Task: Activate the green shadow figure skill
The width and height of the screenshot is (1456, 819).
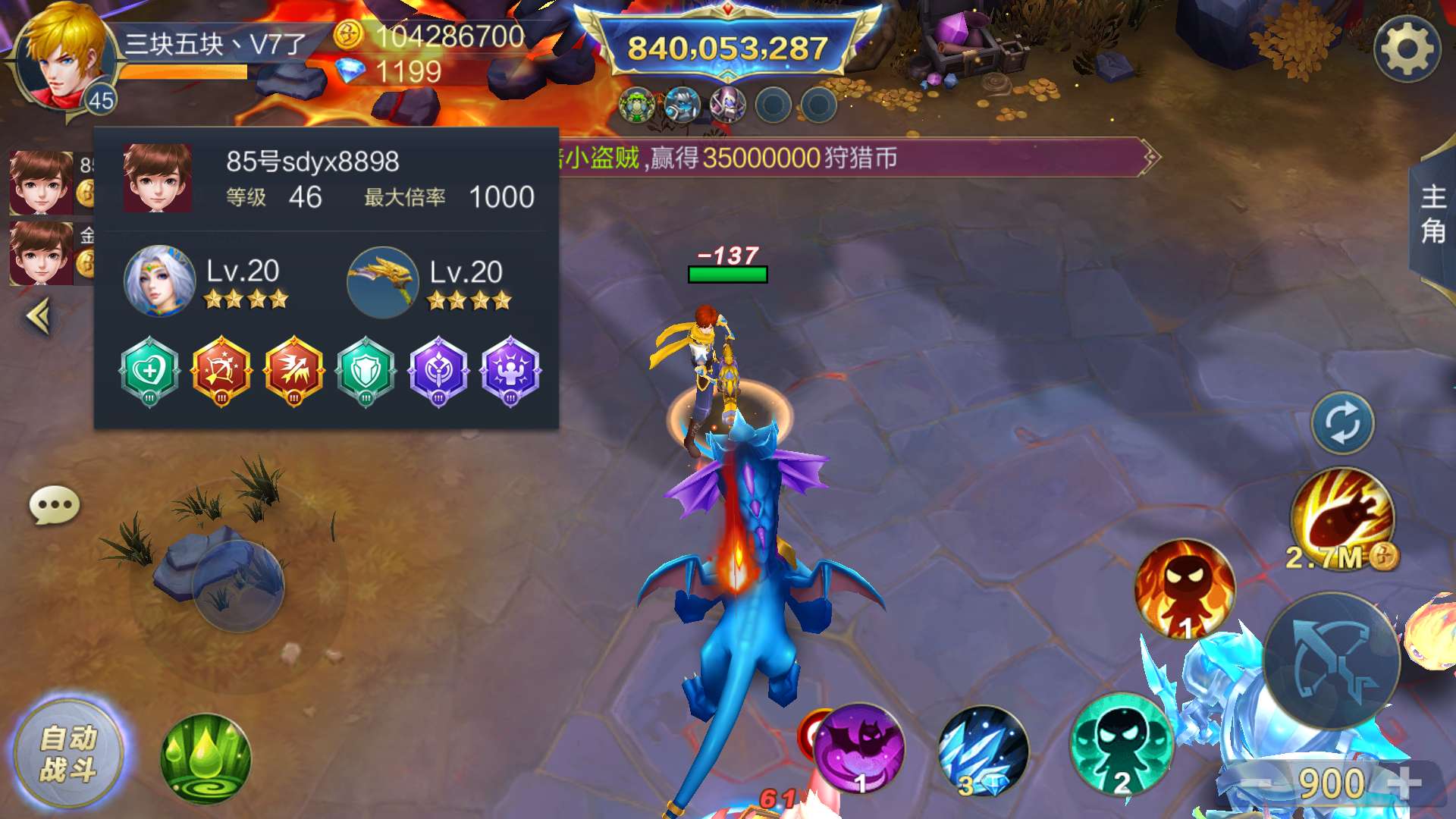Action: point(1122,745)
